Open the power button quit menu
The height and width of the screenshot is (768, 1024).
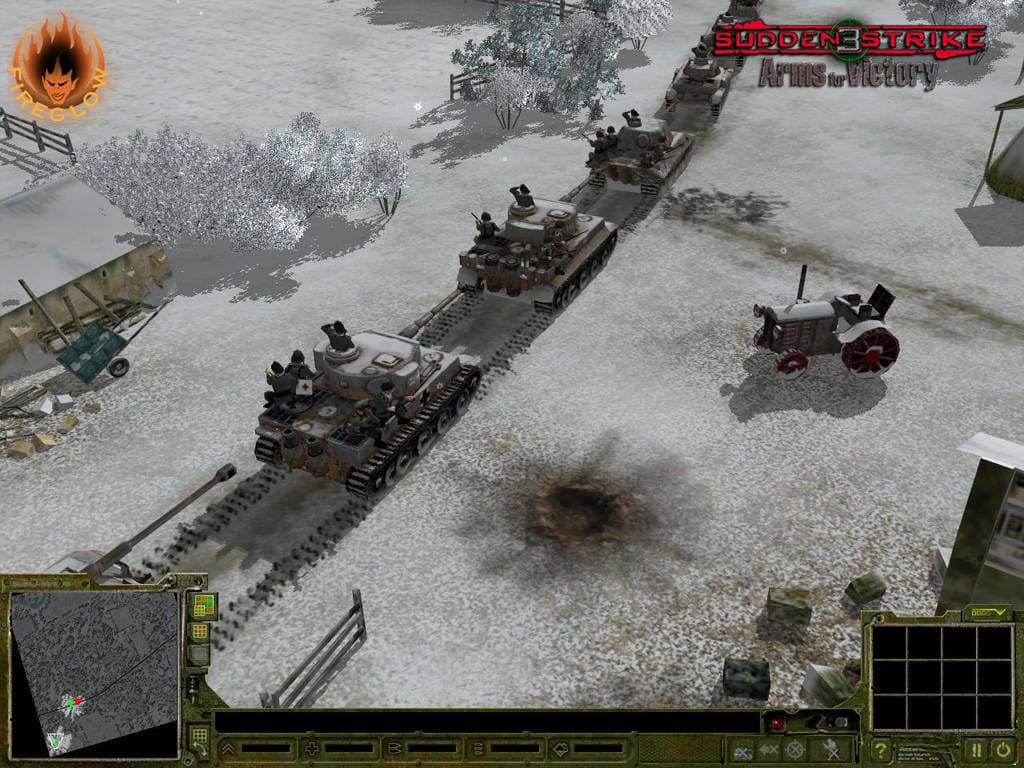pyautogui.click(x=1002, y=749)
